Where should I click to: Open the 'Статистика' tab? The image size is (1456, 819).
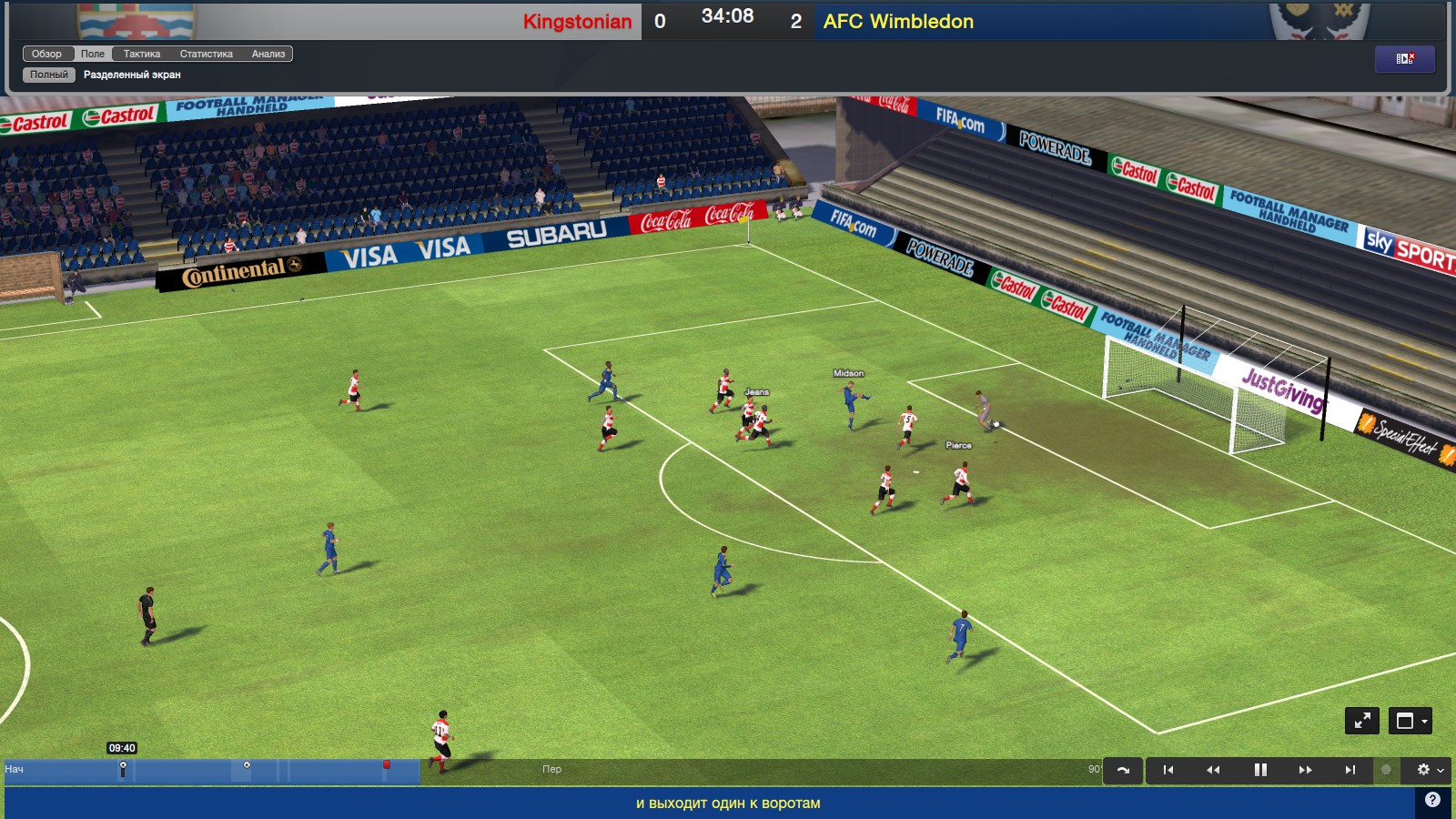[x=205, y=54]
